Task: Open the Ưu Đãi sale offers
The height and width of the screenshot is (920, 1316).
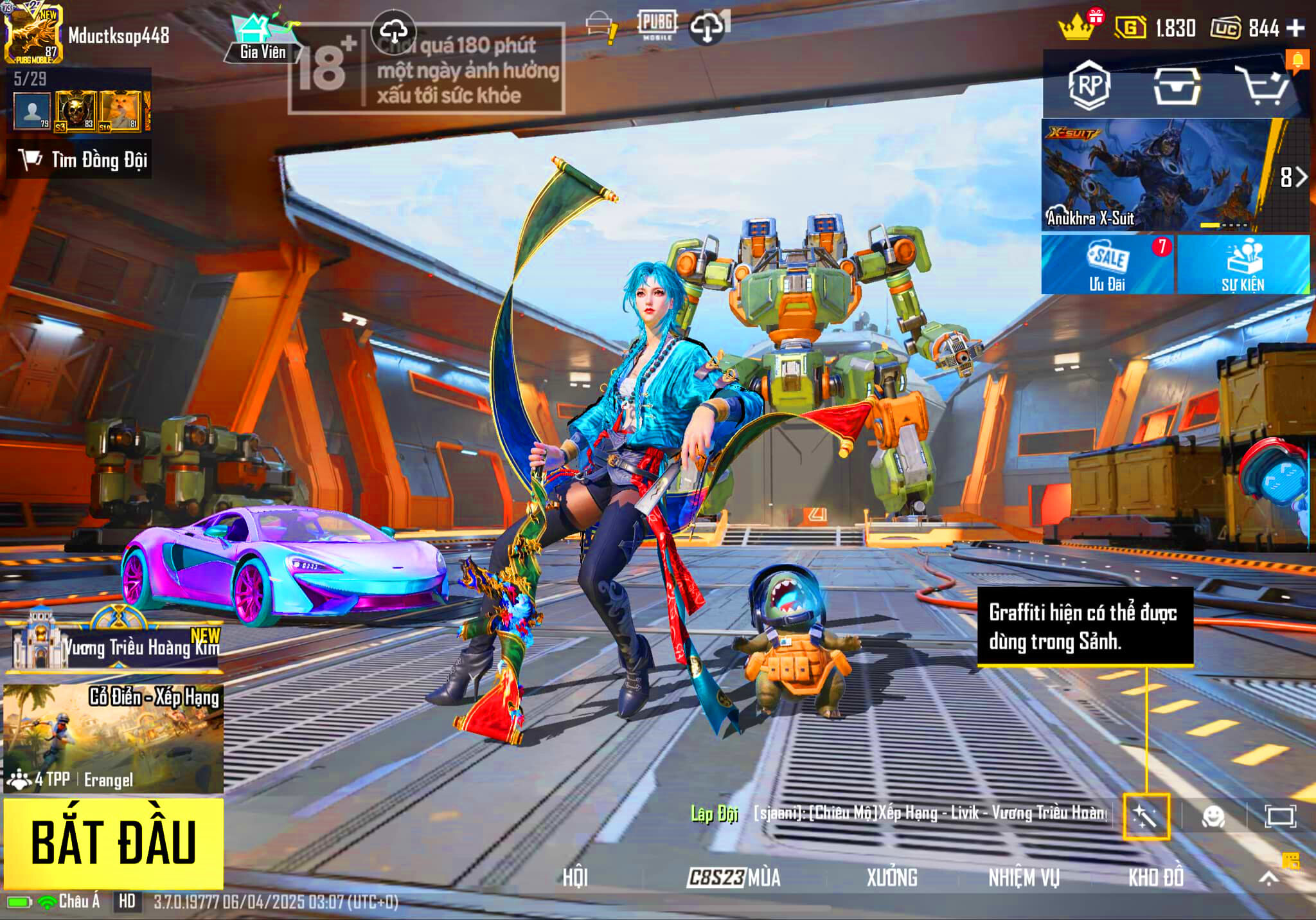Action: click(x=1107, y=265)
